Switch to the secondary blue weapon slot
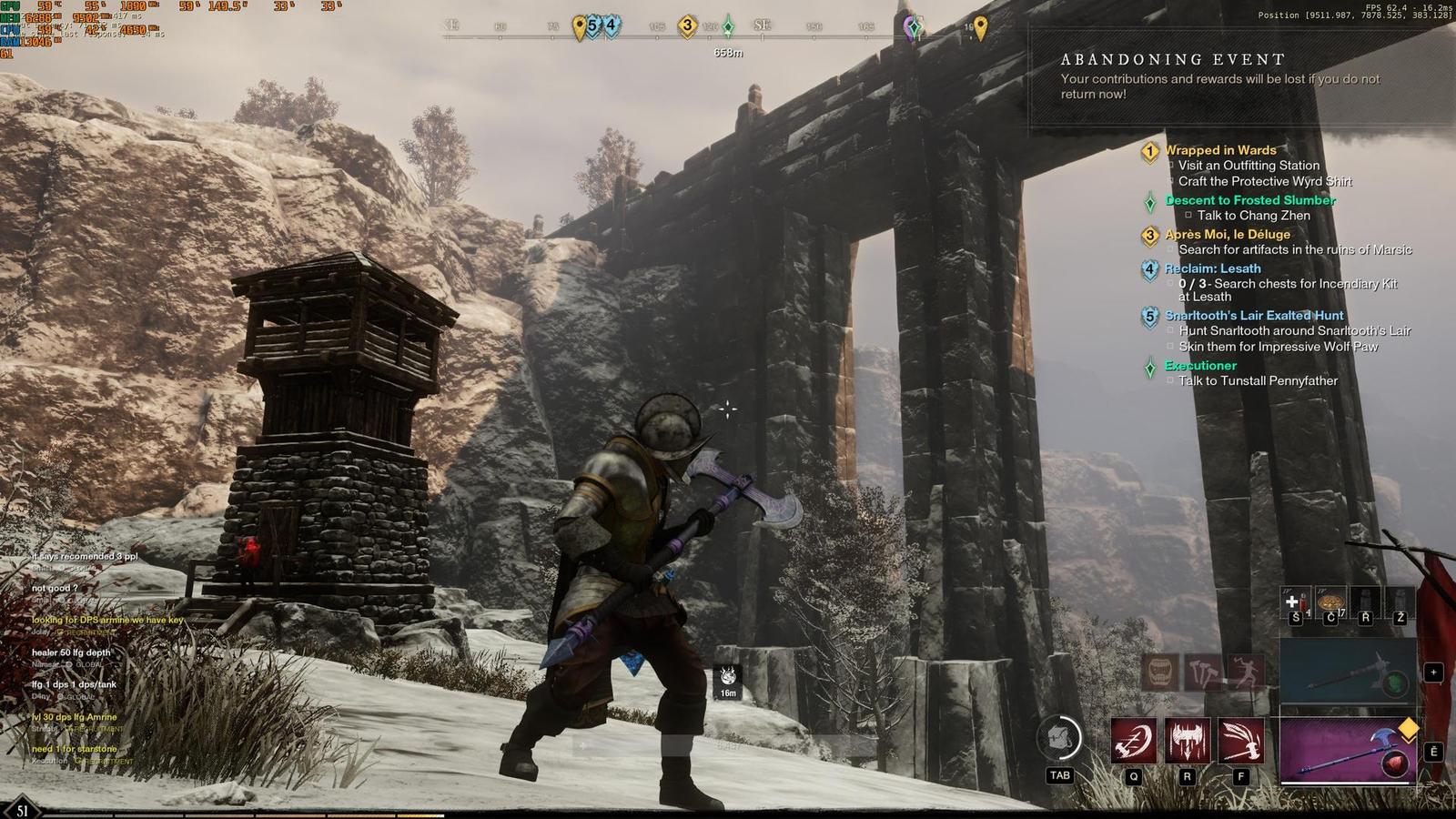 [1348, 672]
